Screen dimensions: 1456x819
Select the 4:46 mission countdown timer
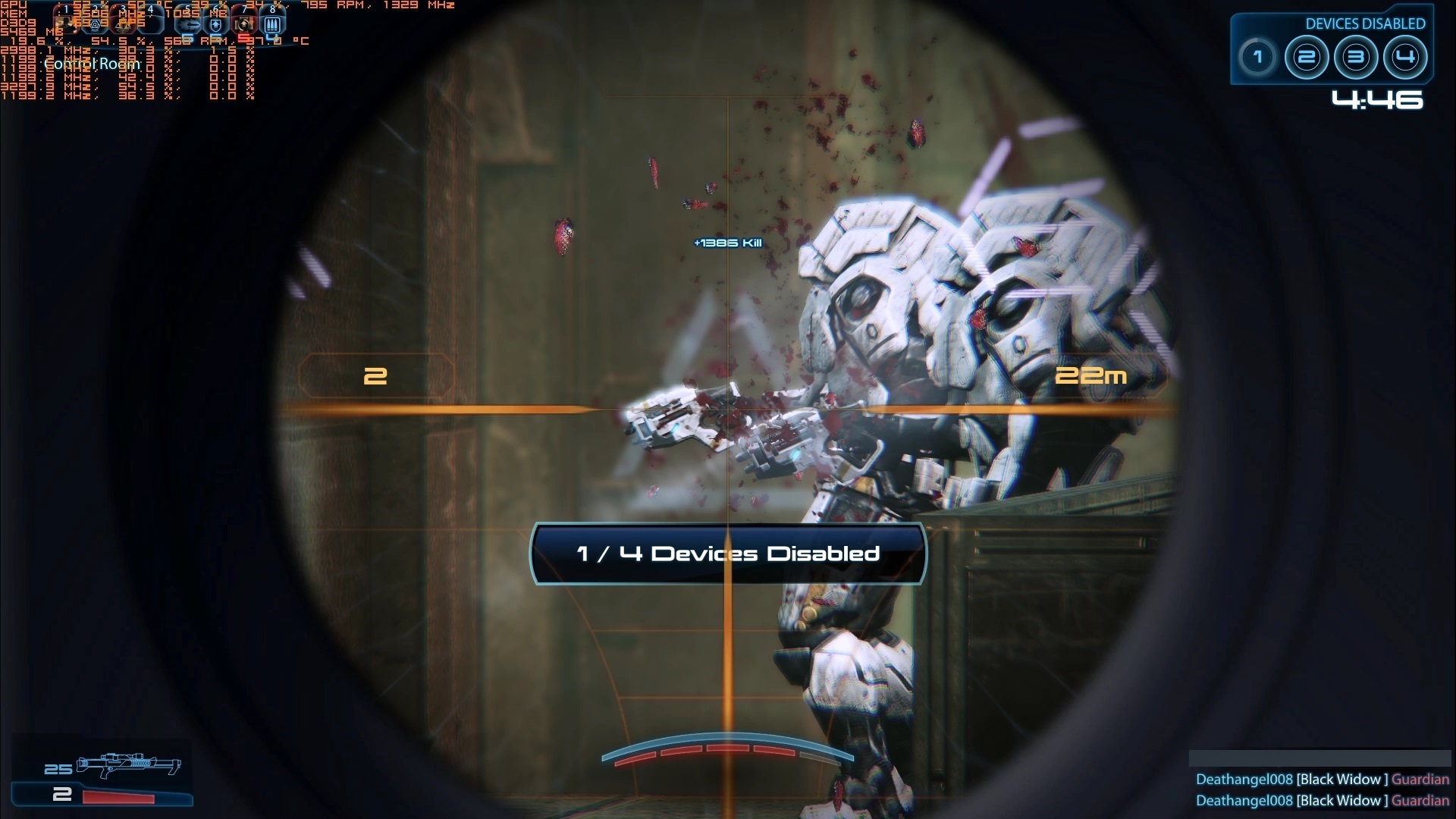coord(1379,100)
